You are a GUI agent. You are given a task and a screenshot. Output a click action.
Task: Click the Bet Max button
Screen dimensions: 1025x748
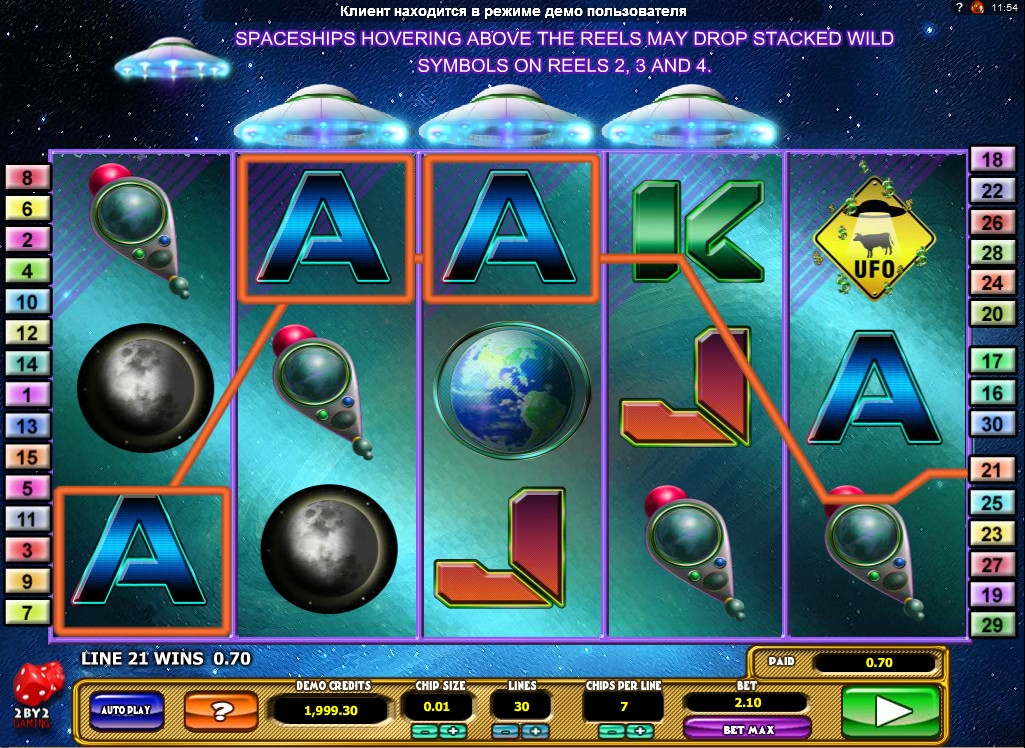pos(746,729)
